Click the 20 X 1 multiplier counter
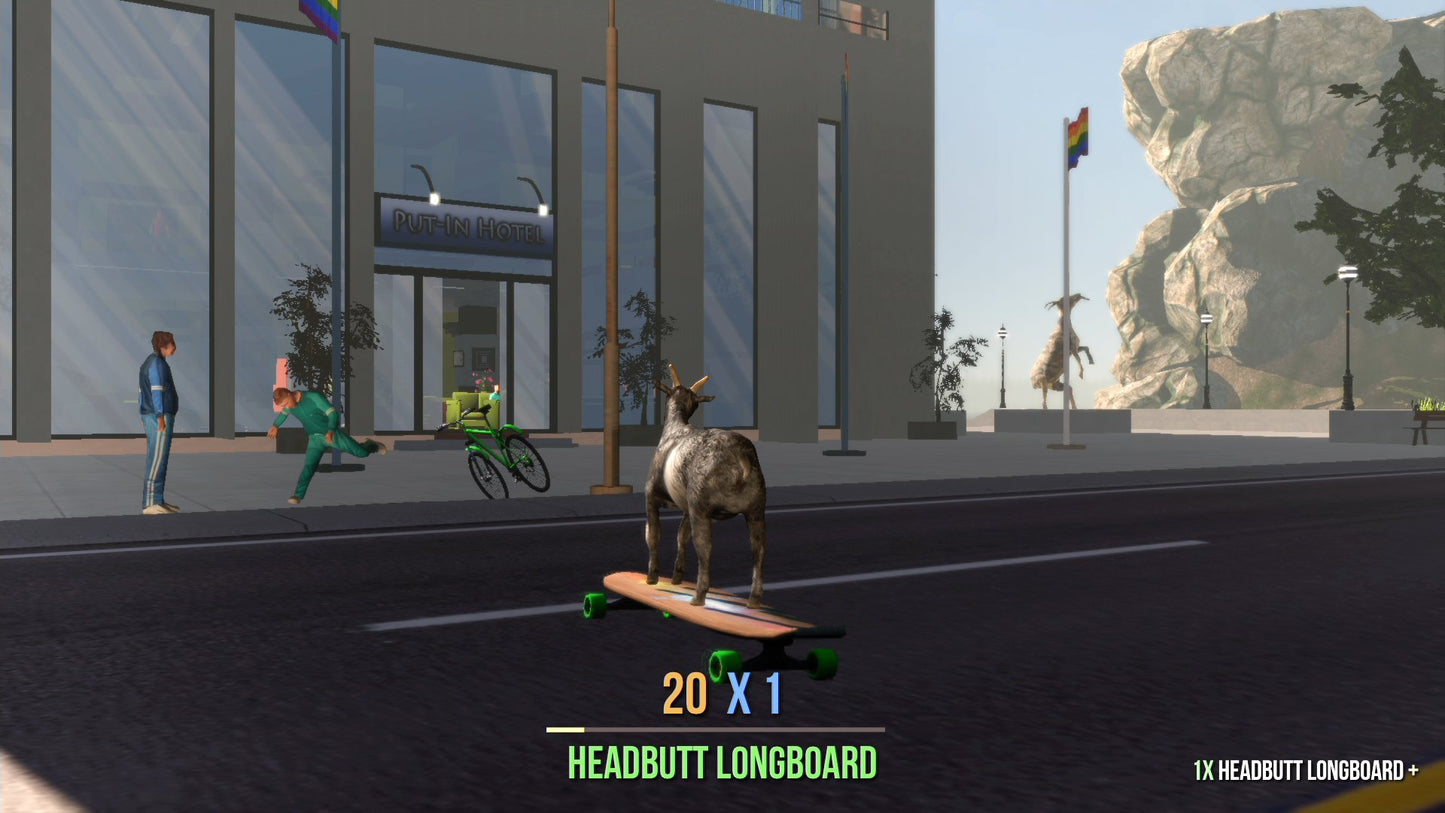This screenshot has width=1445, height=813. [722, 691]
